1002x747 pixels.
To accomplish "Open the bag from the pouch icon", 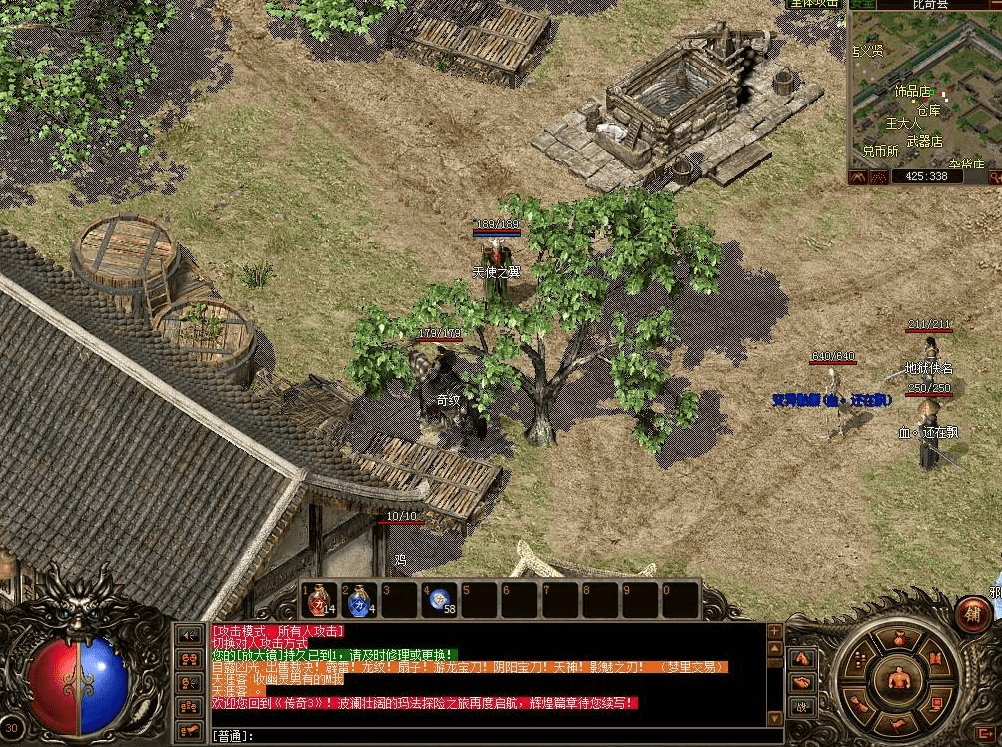I will (898, 639).
